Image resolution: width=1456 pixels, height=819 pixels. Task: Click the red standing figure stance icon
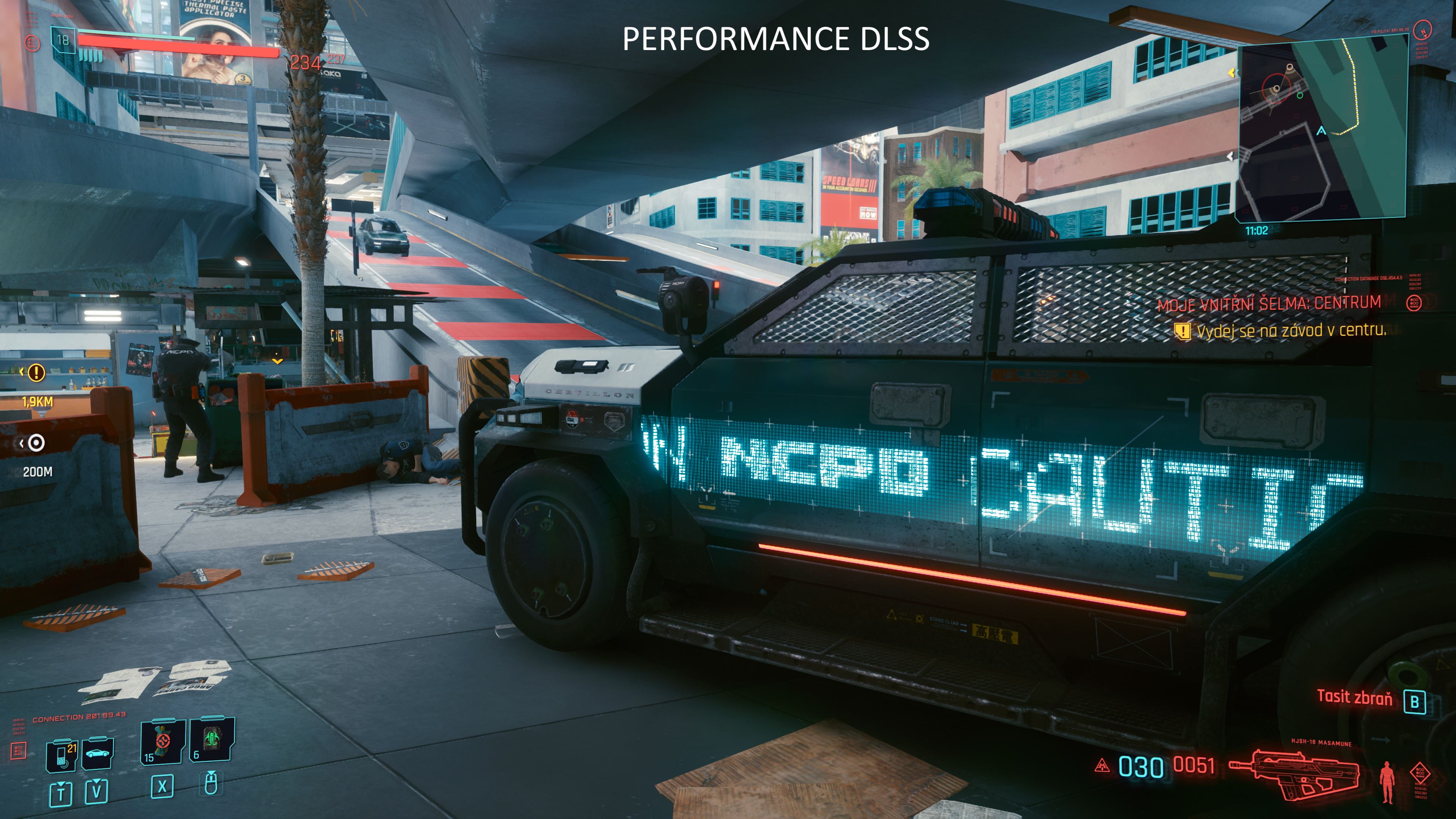(1387, 782)
